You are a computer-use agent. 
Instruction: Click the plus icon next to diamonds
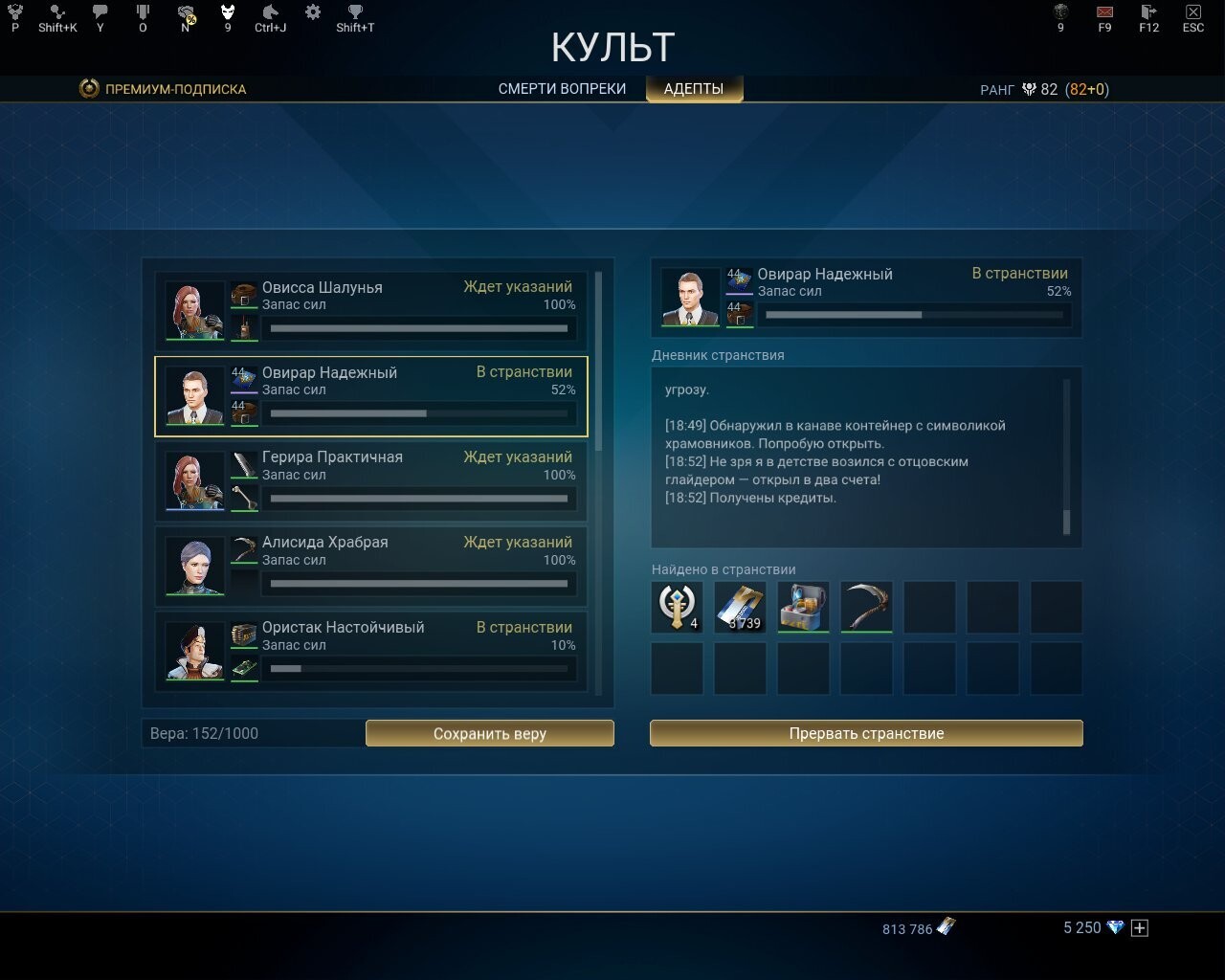(x=1139, y=927)
